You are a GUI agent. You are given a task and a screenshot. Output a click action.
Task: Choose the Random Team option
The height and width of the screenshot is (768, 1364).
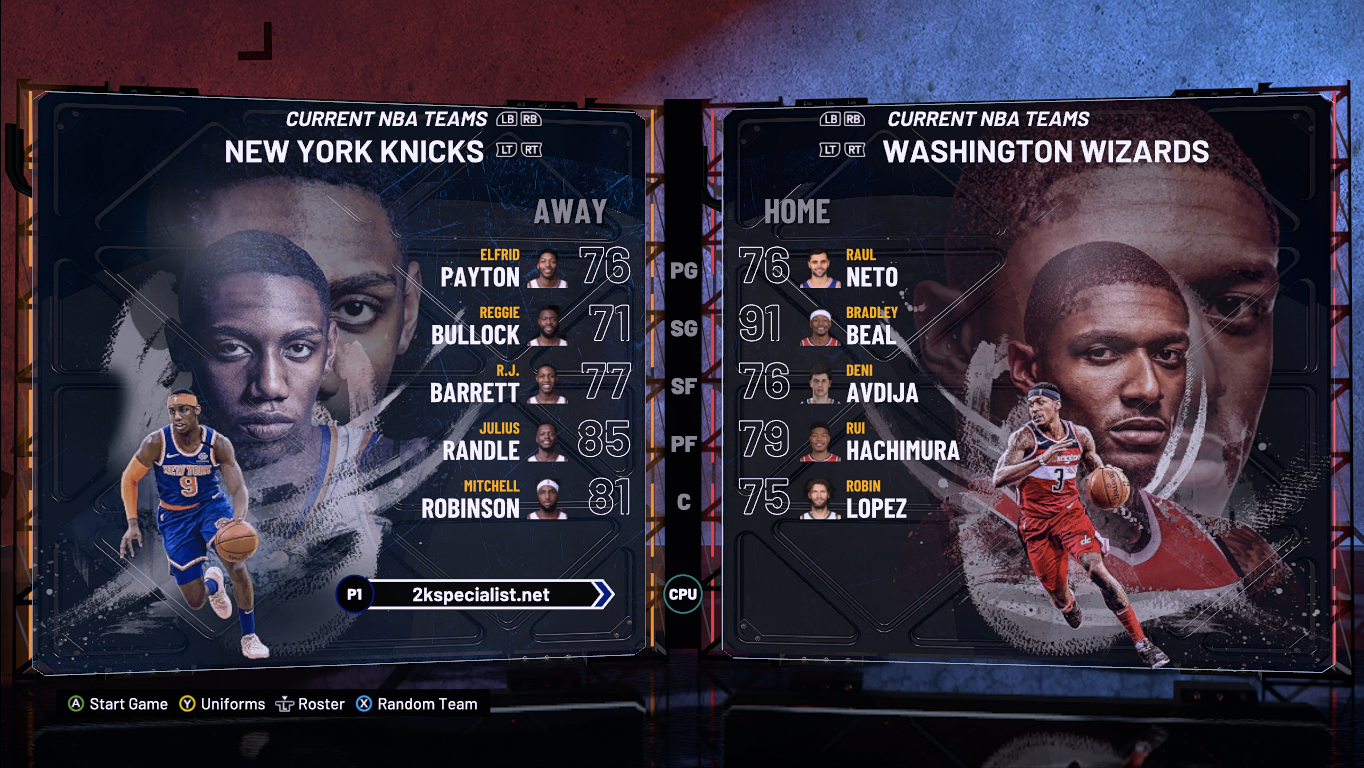(417, 704)
